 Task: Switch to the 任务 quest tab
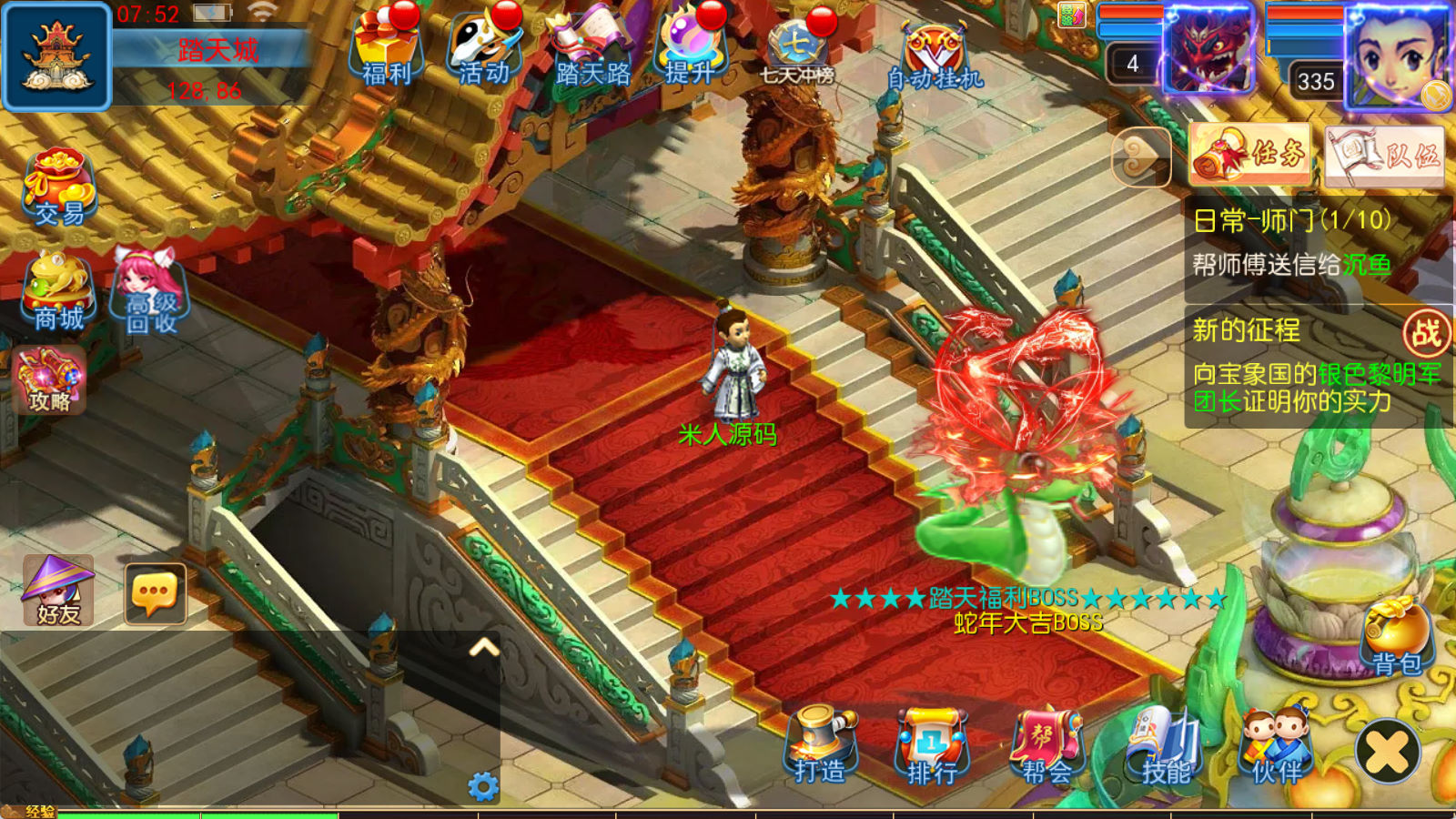click(x=1251, y=155)
